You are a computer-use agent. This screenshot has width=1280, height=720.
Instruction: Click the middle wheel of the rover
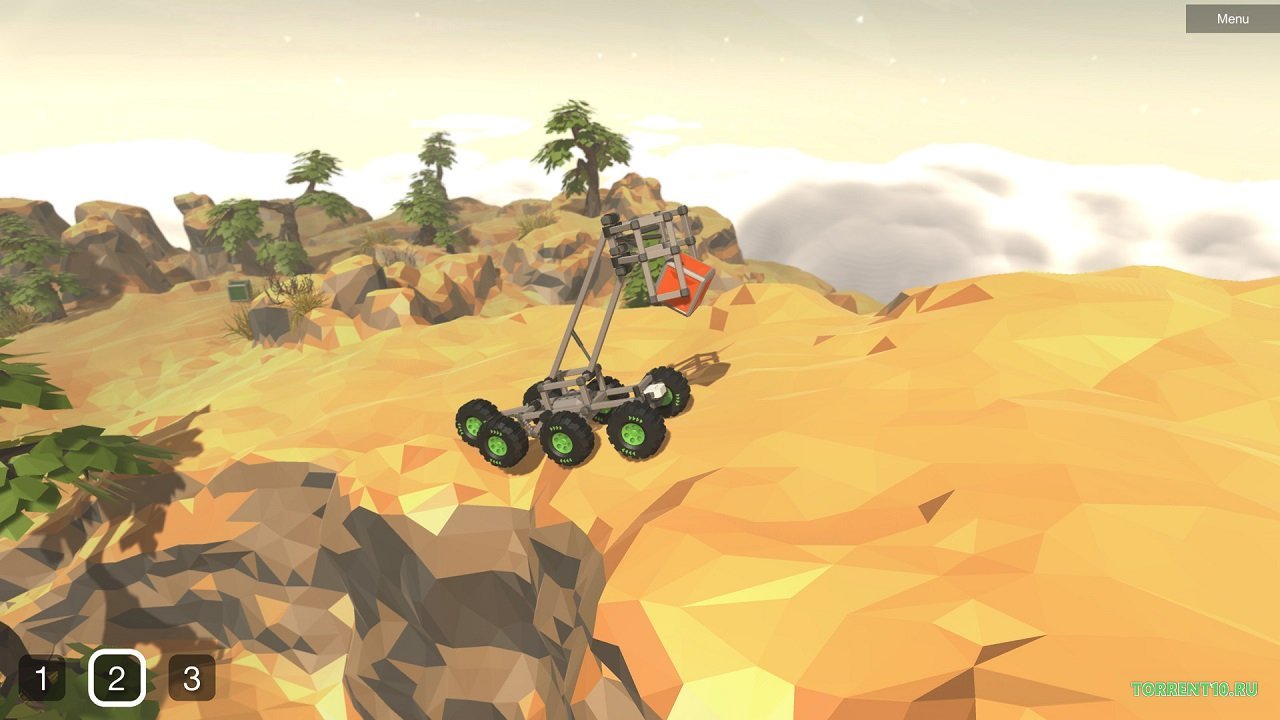562,441
